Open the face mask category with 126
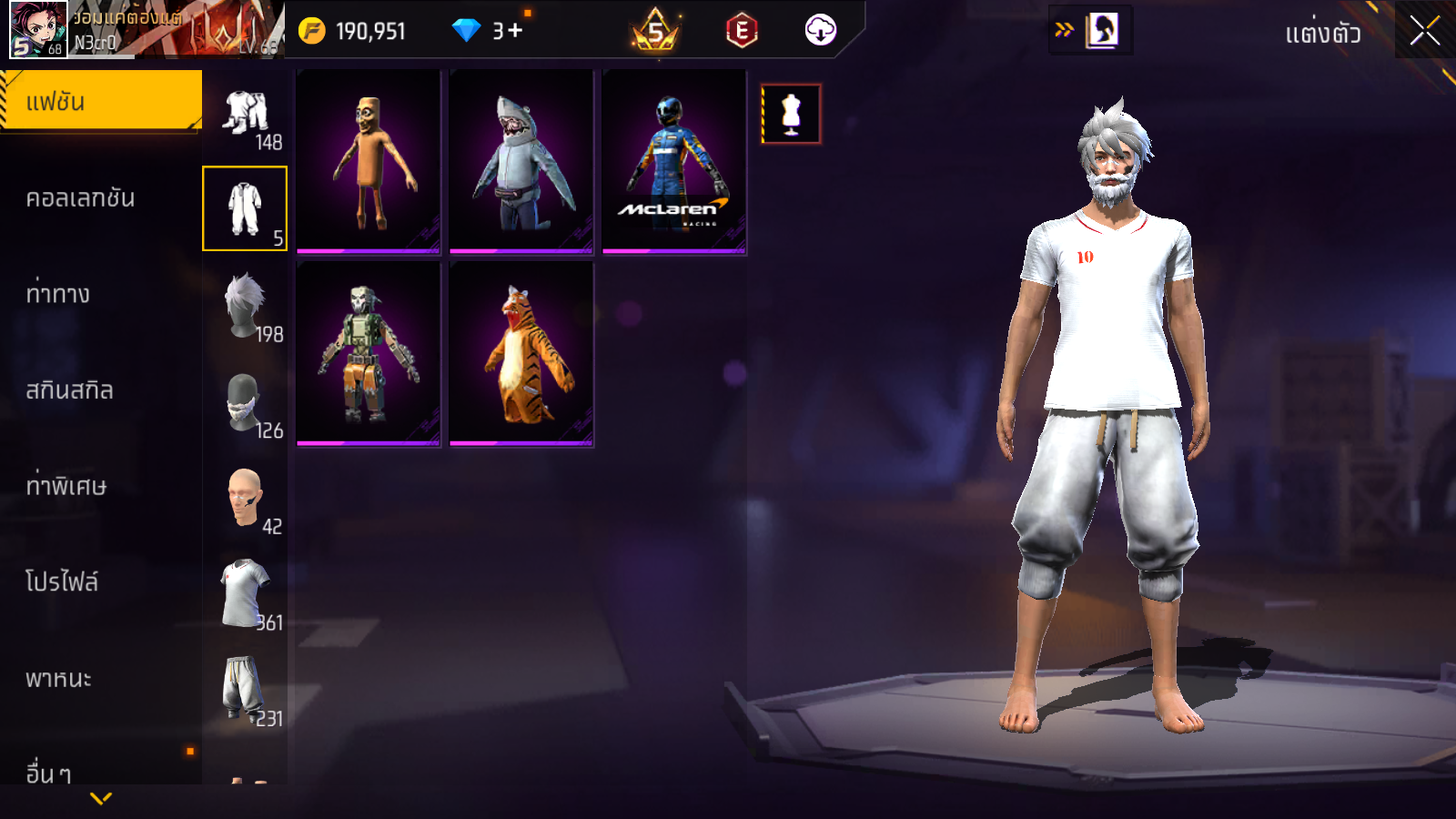 [246, 402]
